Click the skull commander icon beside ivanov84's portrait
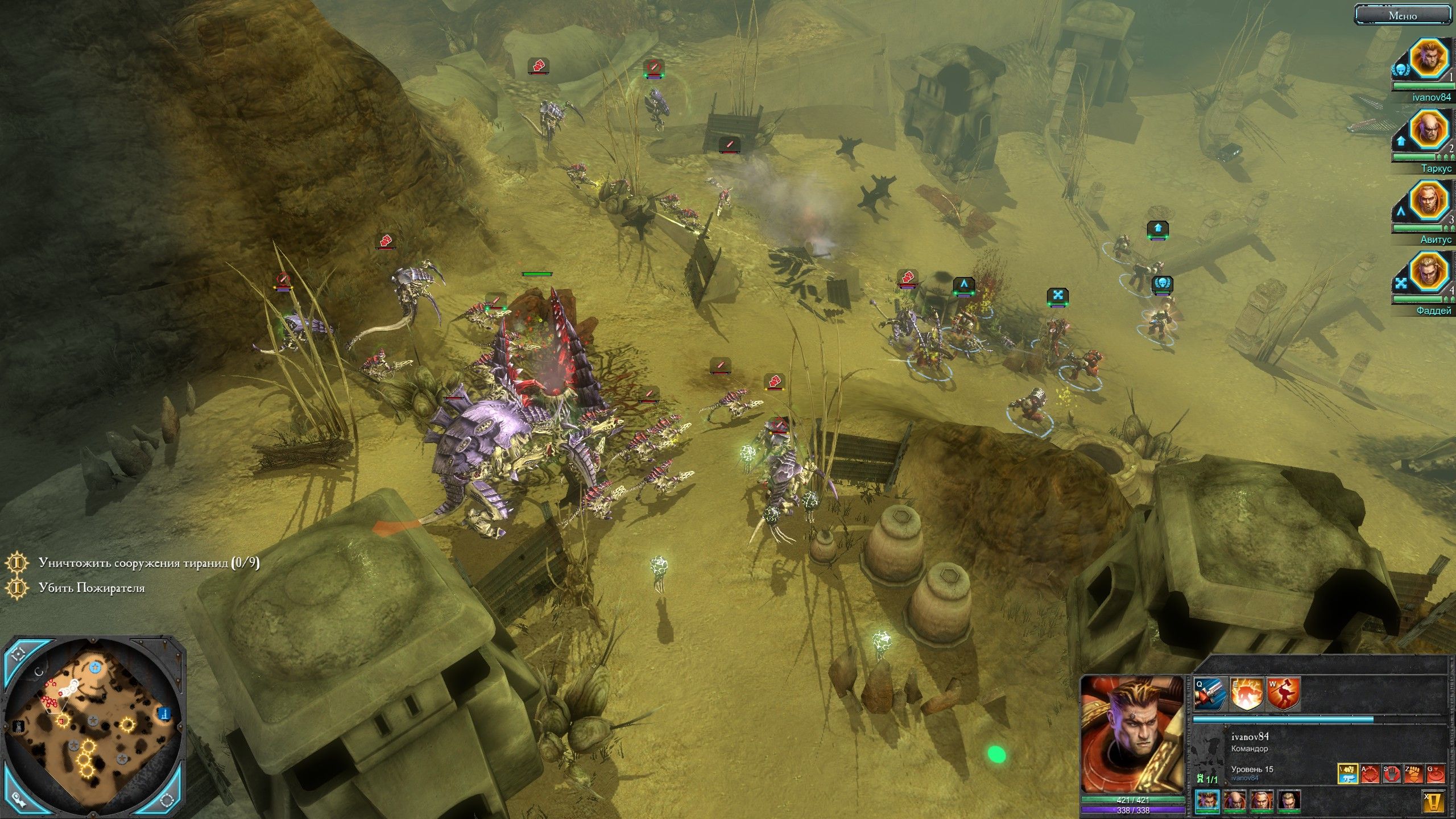 click(1401, 69)
